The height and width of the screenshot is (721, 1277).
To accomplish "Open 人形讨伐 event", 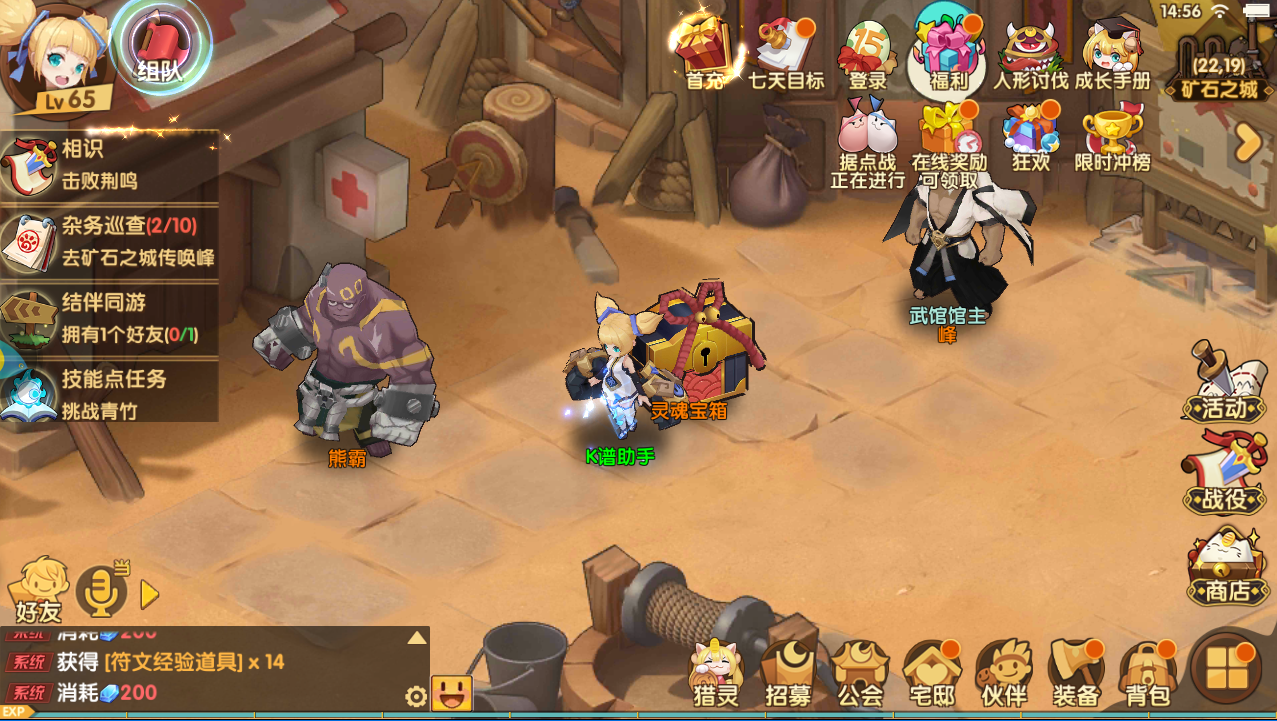I will coord(1030,53).
